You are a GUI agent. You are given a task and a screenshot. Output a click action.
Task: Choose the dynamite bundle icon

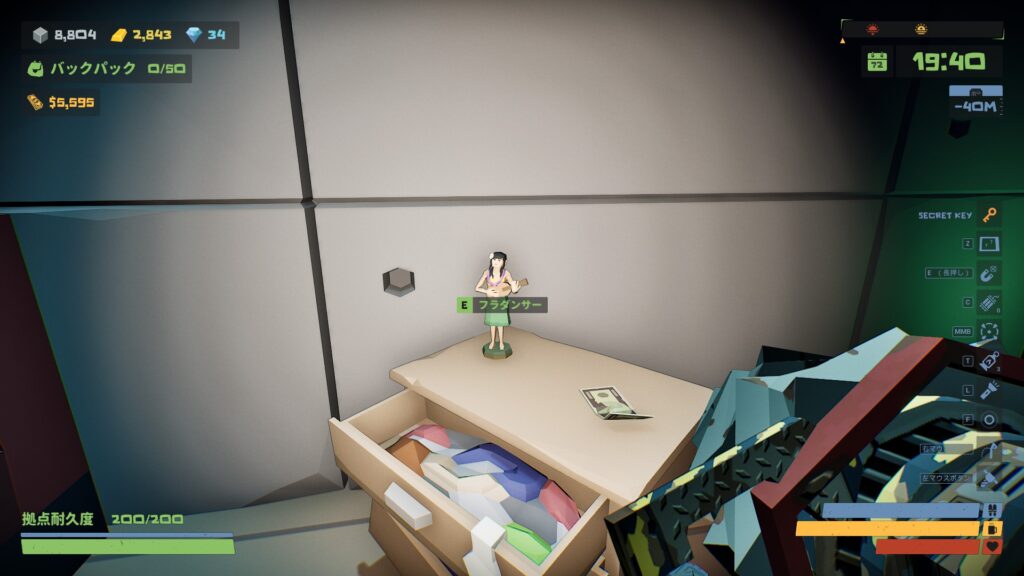990,302
